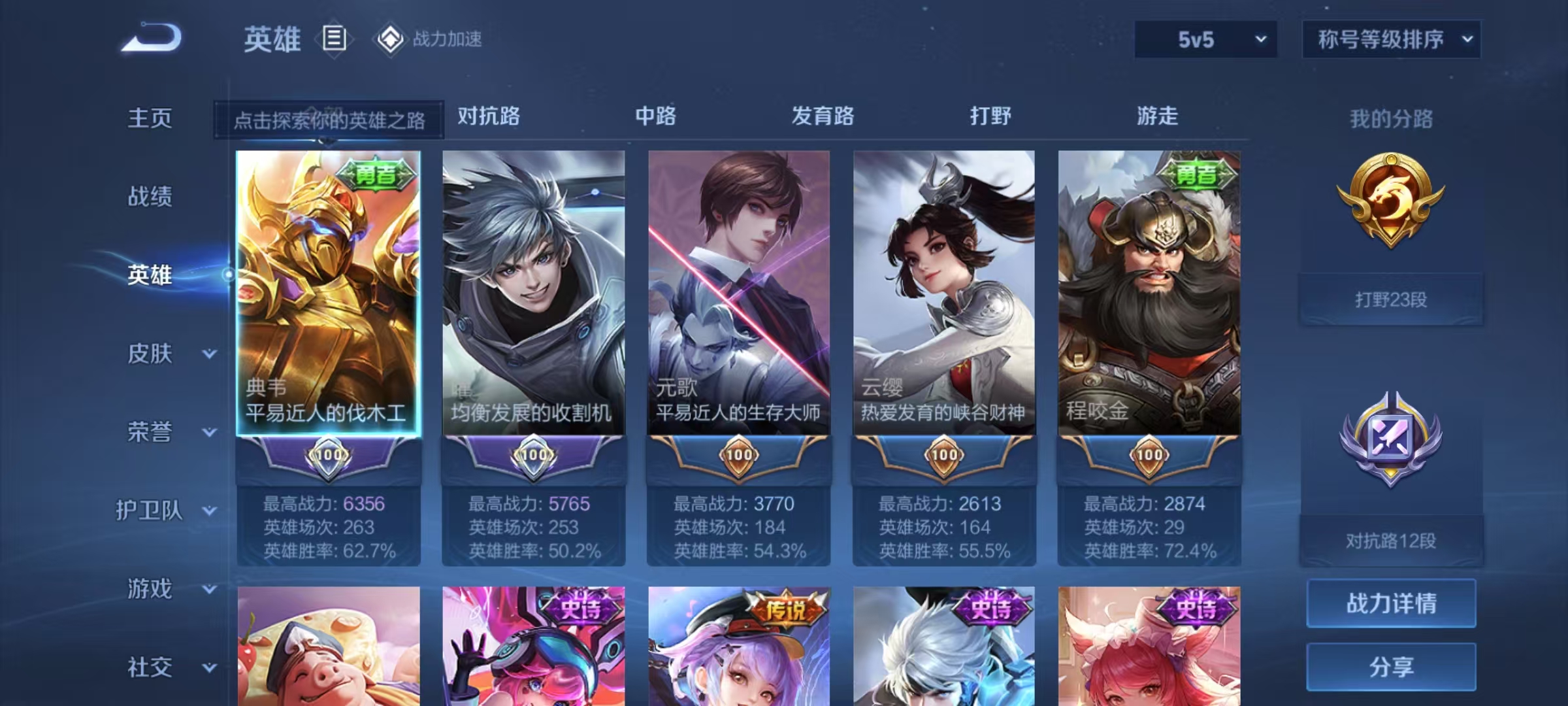Image resolution: width=1568 pixels, height=706 pixels.
Task: Open the 程咬金 hero card
Action: tap(1149, 294)
